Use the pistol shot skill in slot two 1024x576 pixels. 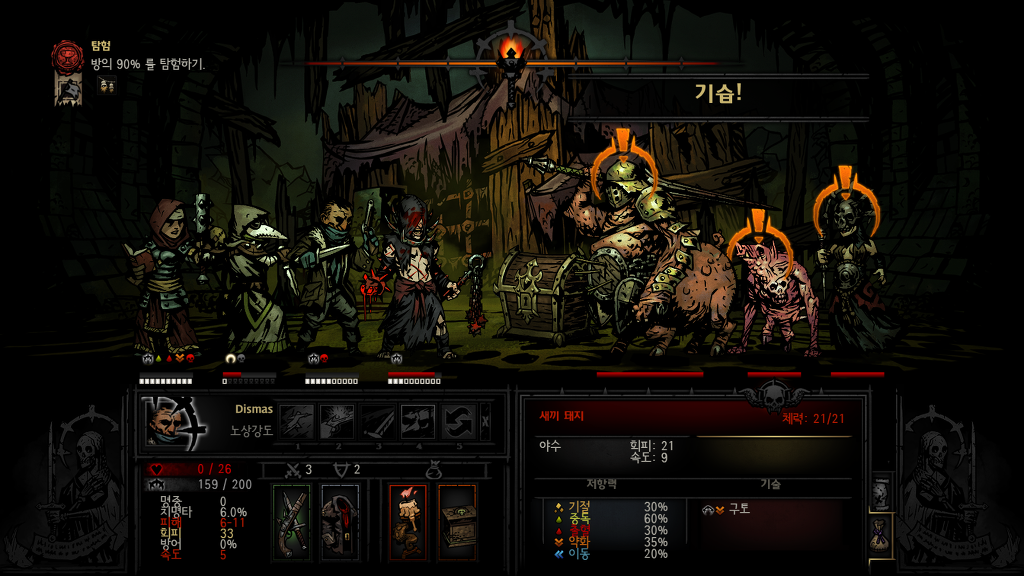pos(337,421)
